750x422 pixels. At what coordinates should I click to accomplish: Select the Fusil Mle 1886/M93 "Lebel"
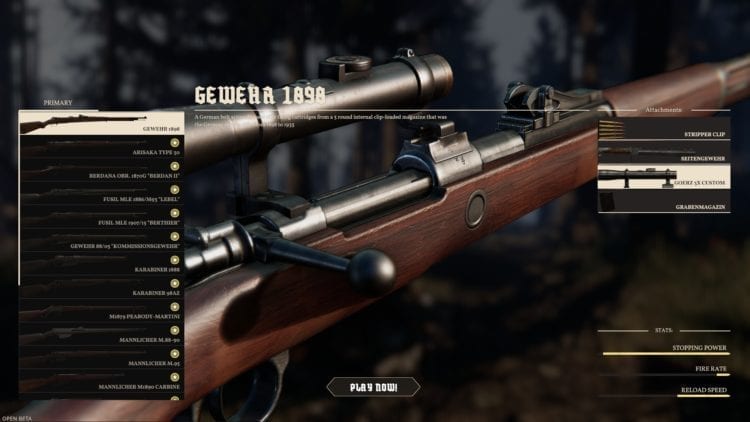click(100, 194)
